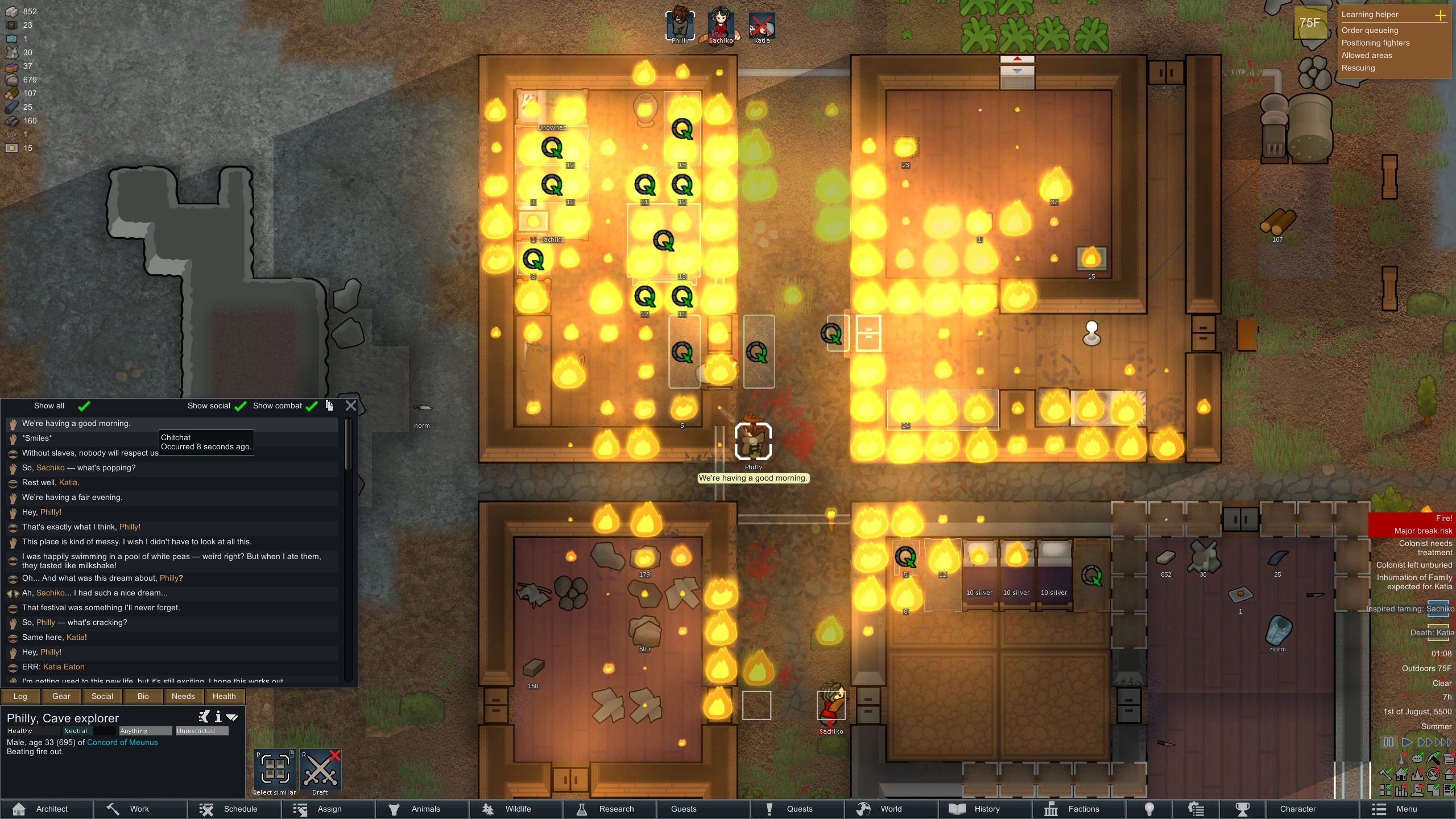
Task: Select Sachiko's colonist portrait
Action: click(x=721, y=26)
